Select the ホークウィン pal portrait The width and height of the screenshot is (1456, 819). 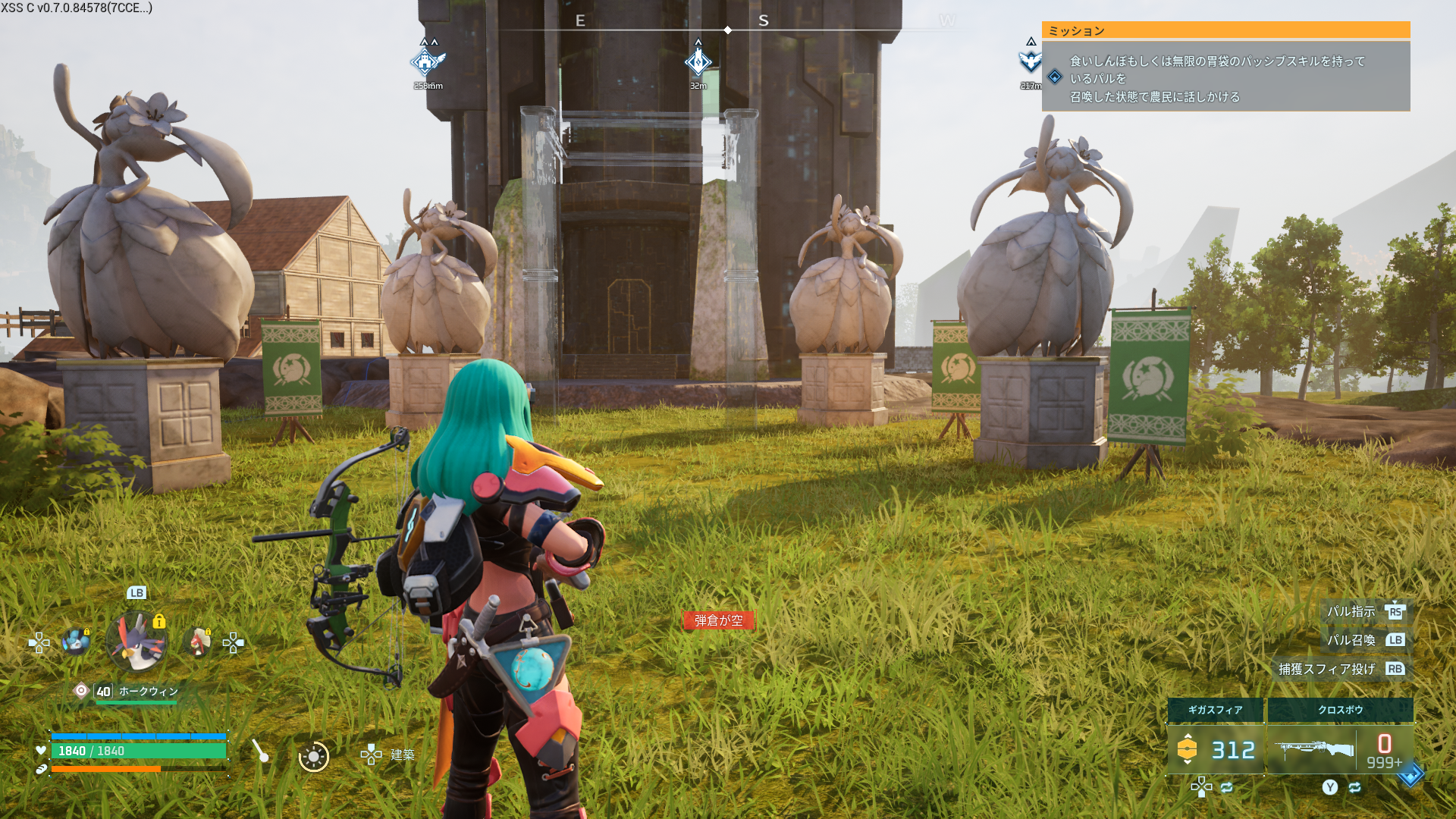pos(136,642)
